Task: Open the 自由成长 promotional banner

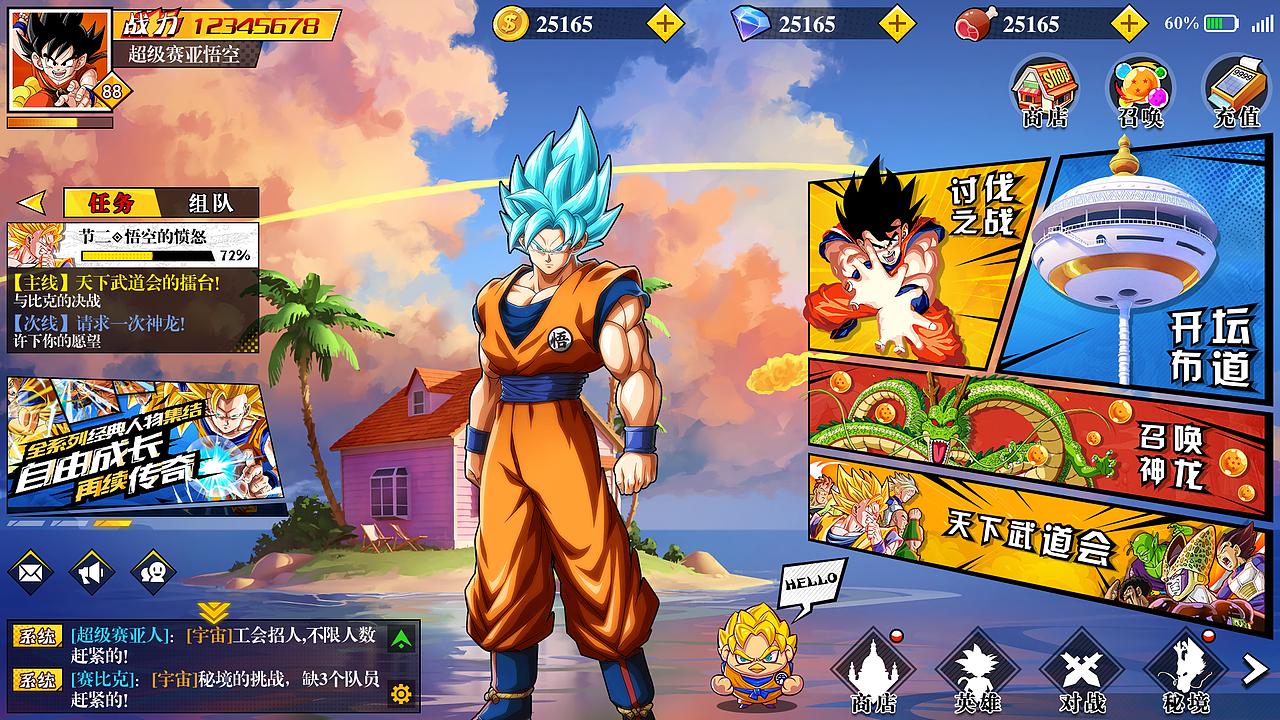Action: pos(145,444)
